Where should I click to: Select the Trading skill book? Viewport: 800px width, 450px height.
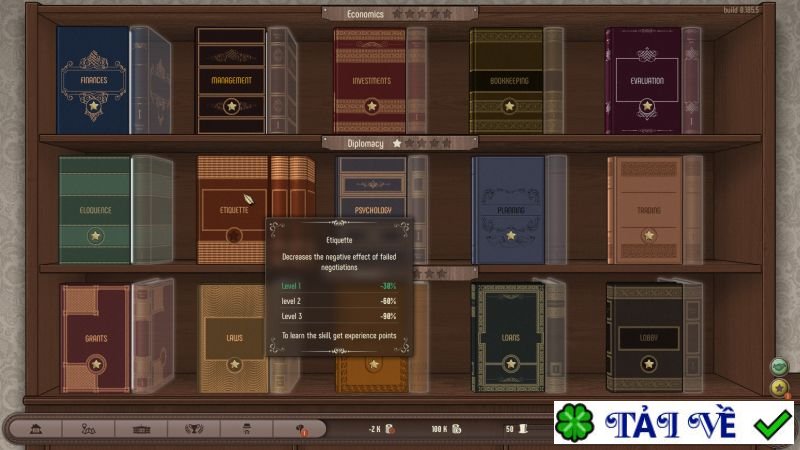[646, 211]
